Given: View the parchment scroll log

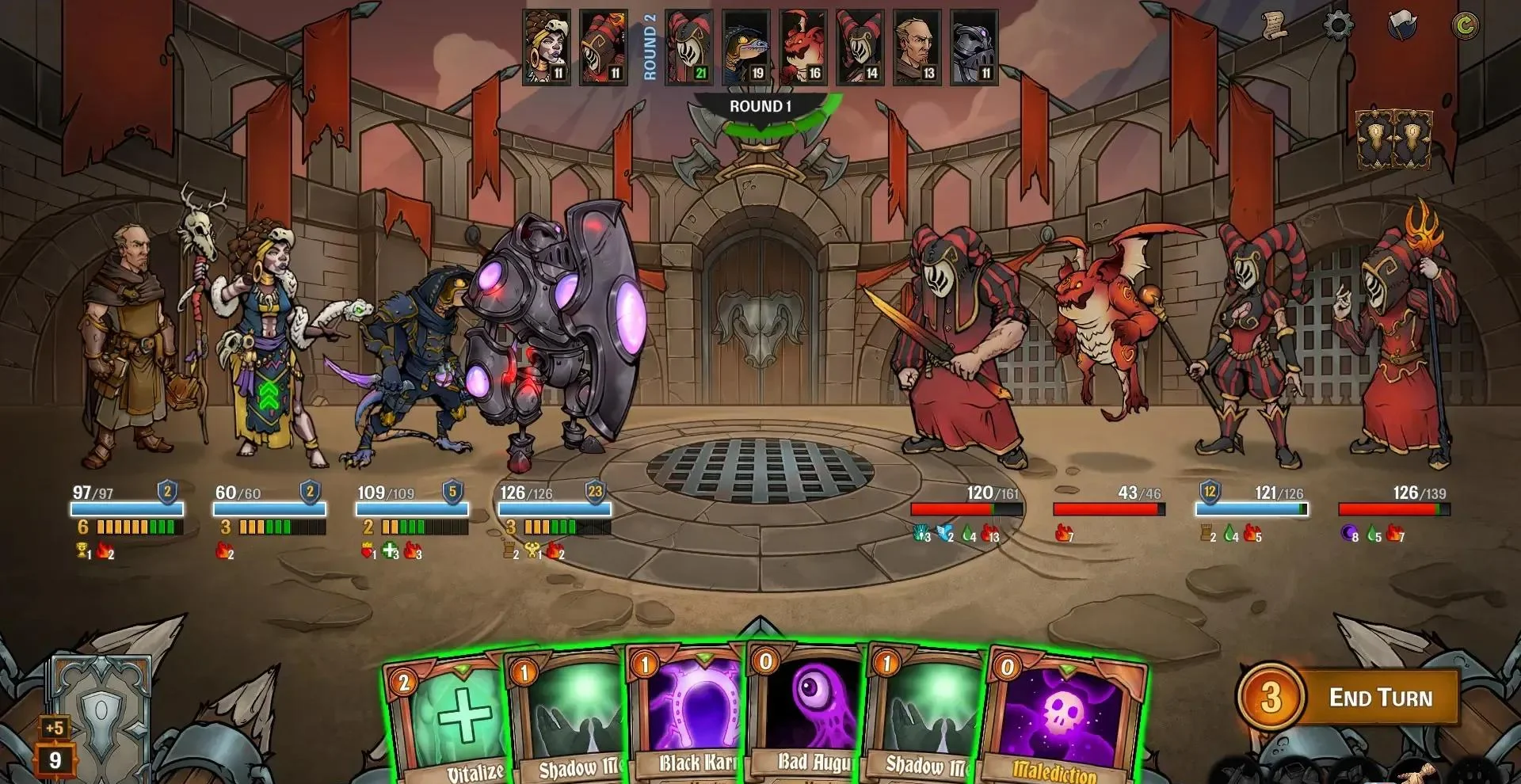Looking at the screenshot, I should pyautogui.click(x=1275, y=26).
